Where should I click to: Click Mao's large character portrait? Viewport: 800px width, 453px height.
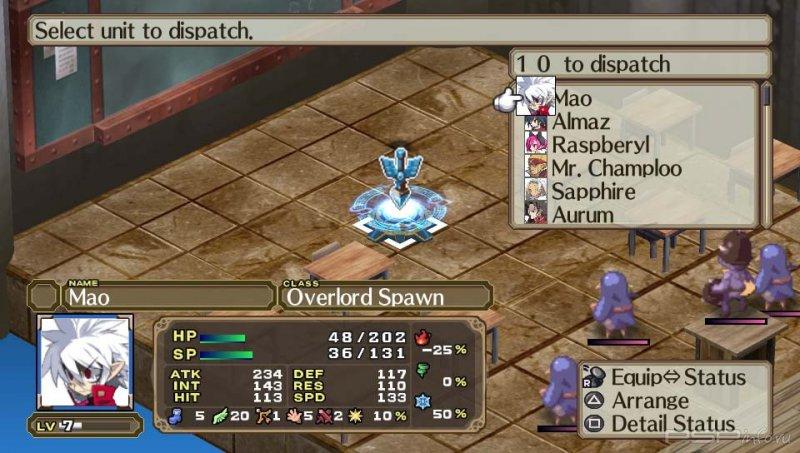[x=84, y=362]
